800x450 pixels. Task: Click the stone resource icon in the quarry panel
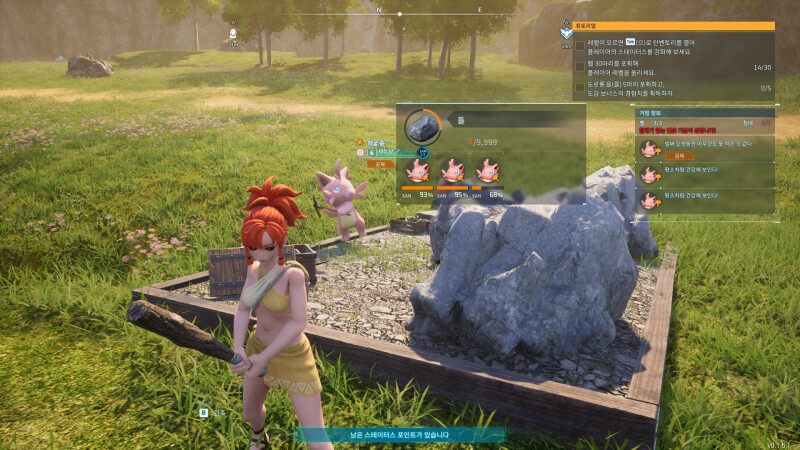coord(422,128)
